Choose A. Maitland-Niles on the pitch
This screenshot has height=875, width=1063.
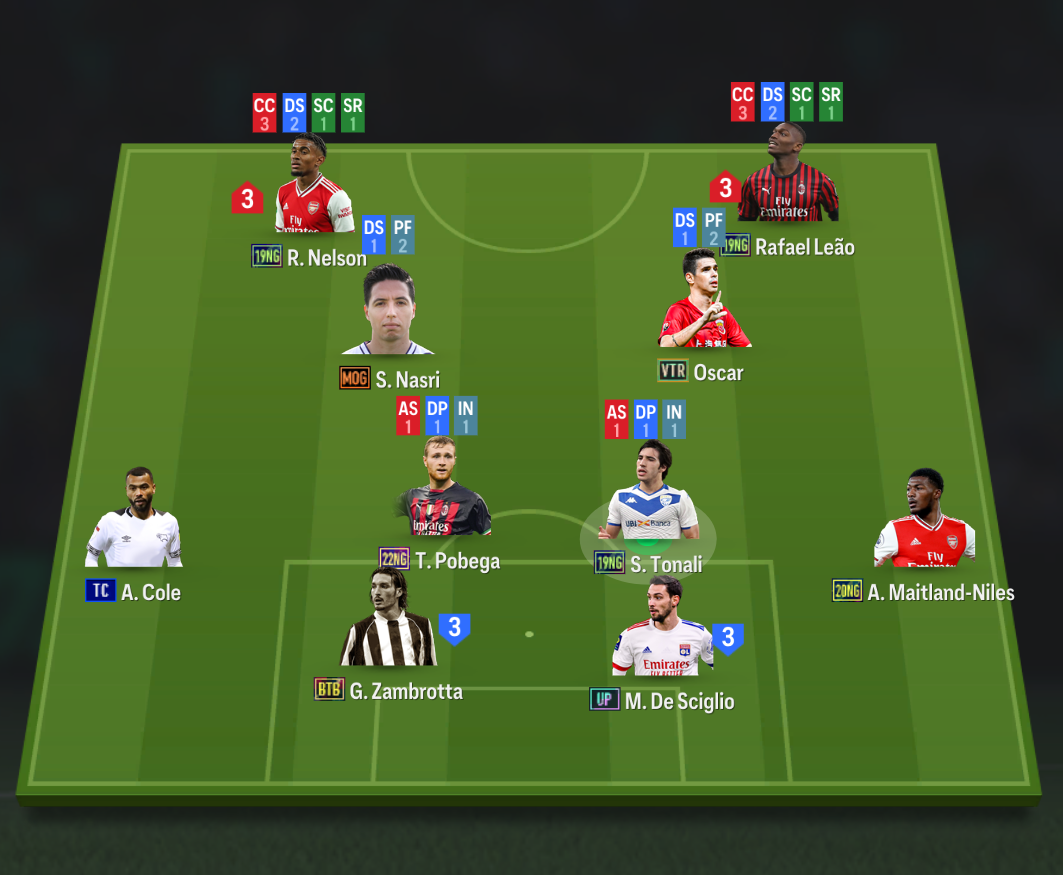click(x=924, y=522)
